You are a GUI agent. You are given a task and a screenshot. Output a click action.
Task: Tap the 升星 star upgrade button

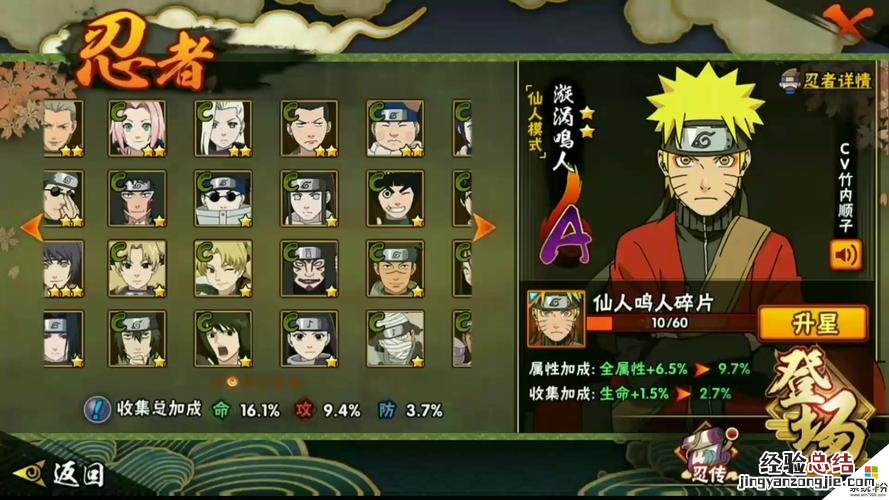812,323
